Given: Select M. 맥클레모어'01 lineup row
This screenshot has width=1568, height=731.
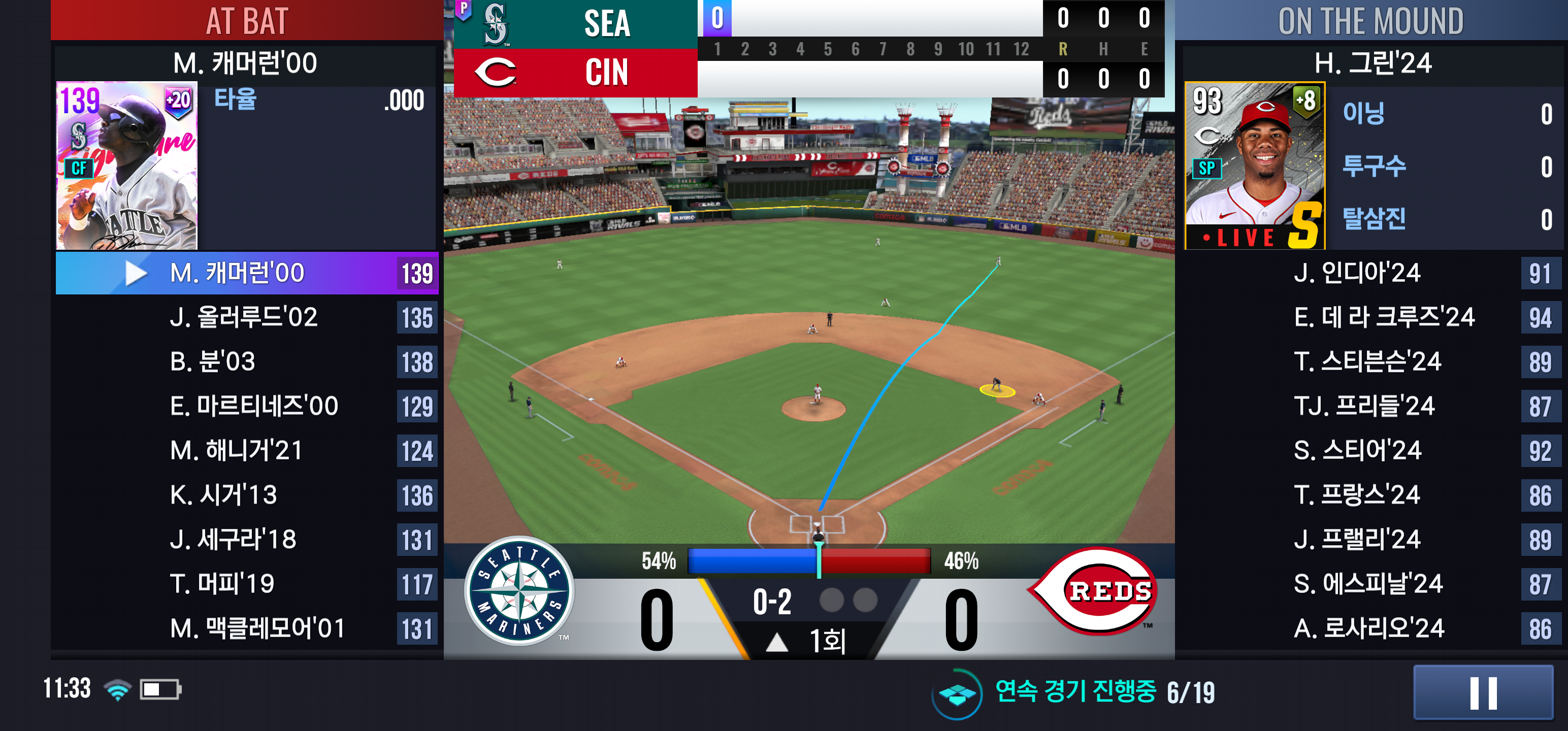Looking at the screenshot, I should (x=246, y=629).
